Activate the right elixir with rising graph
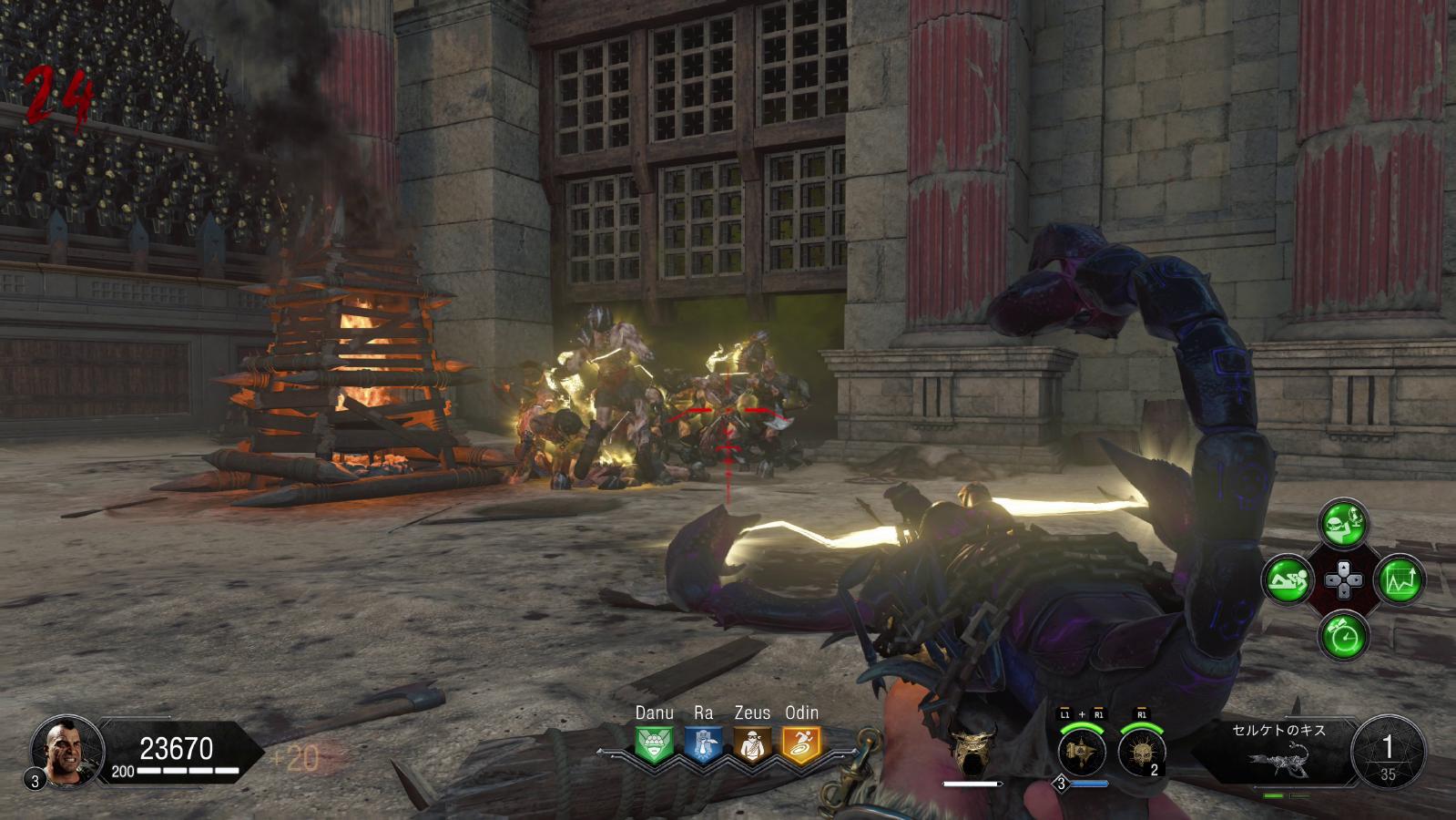Image resolution: width=1456 pixels, height=820 pixels. click(x=1400, y=579)
